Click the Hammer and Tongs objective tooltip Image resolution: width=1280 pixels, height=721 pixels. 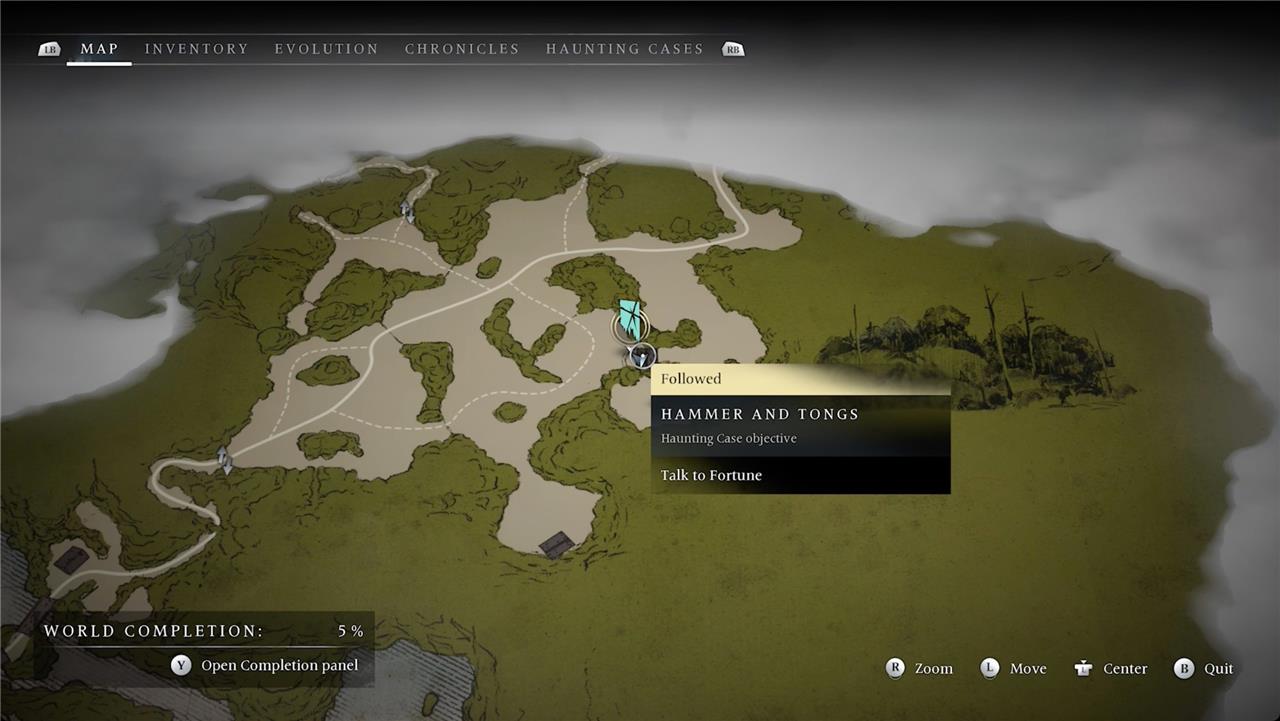[800, 425]
